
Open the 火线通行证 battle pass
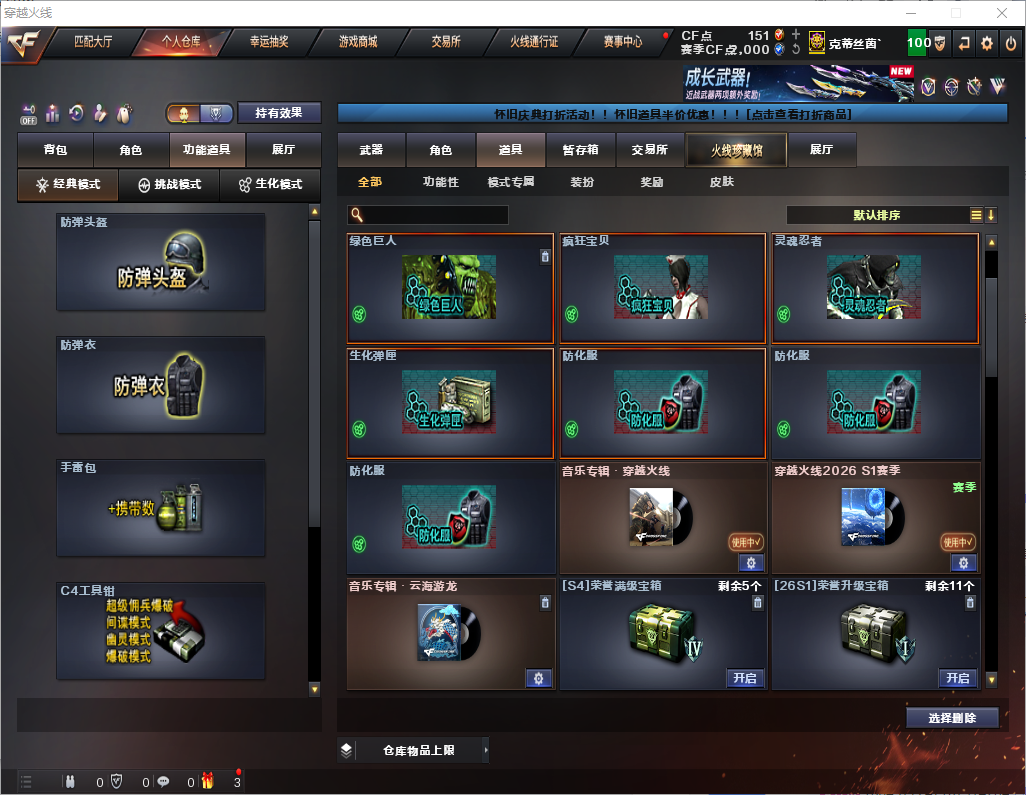(x=534, y=42)
